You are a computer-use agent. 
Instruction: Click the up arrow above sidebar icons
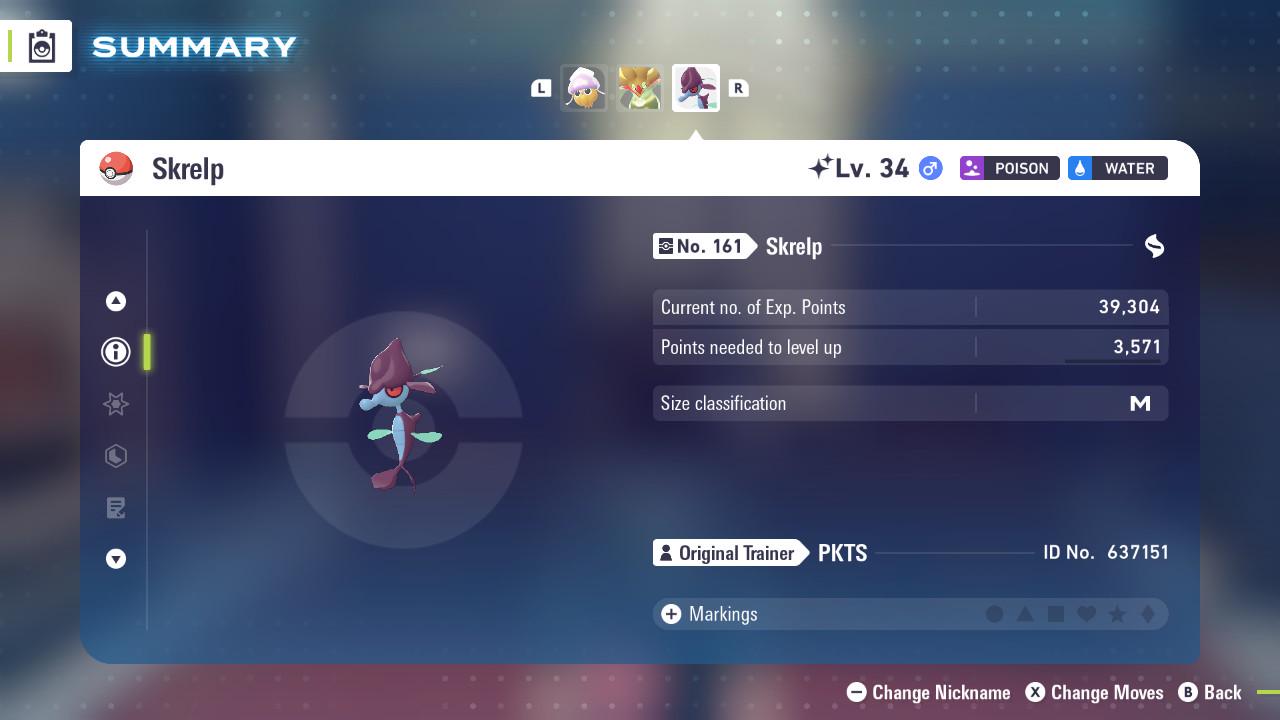pos(115,301)
